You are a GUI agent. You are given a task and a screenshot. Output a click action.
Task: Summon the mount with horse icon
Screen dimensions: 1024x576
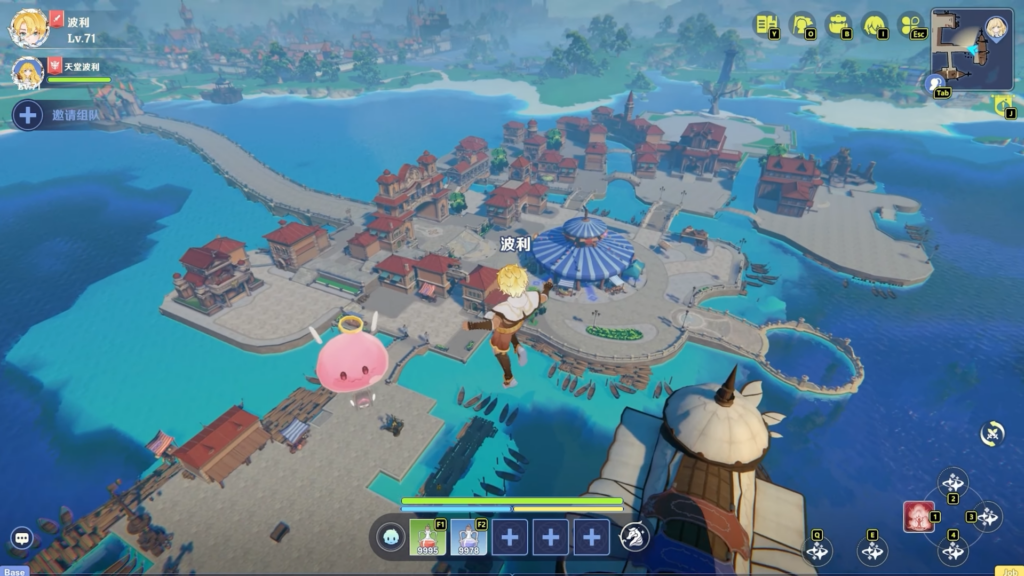634,538
